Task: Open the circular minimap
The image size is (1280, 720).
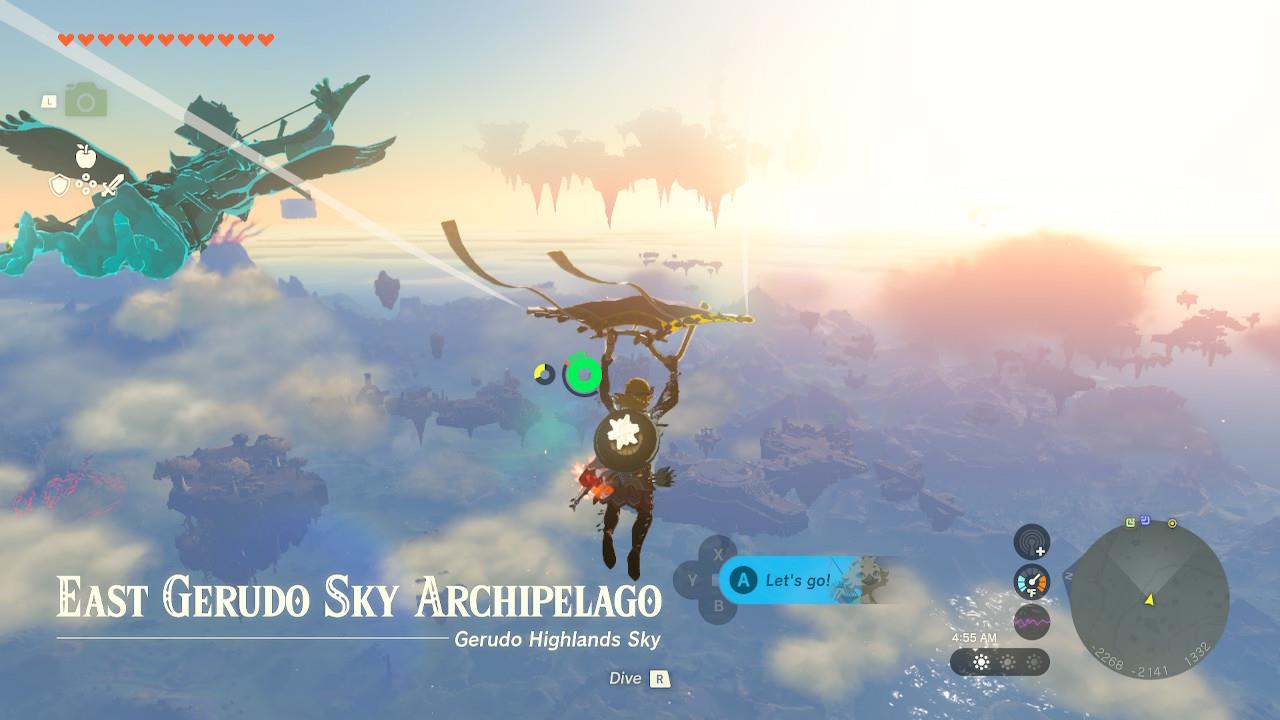Action: point(1149,600)
